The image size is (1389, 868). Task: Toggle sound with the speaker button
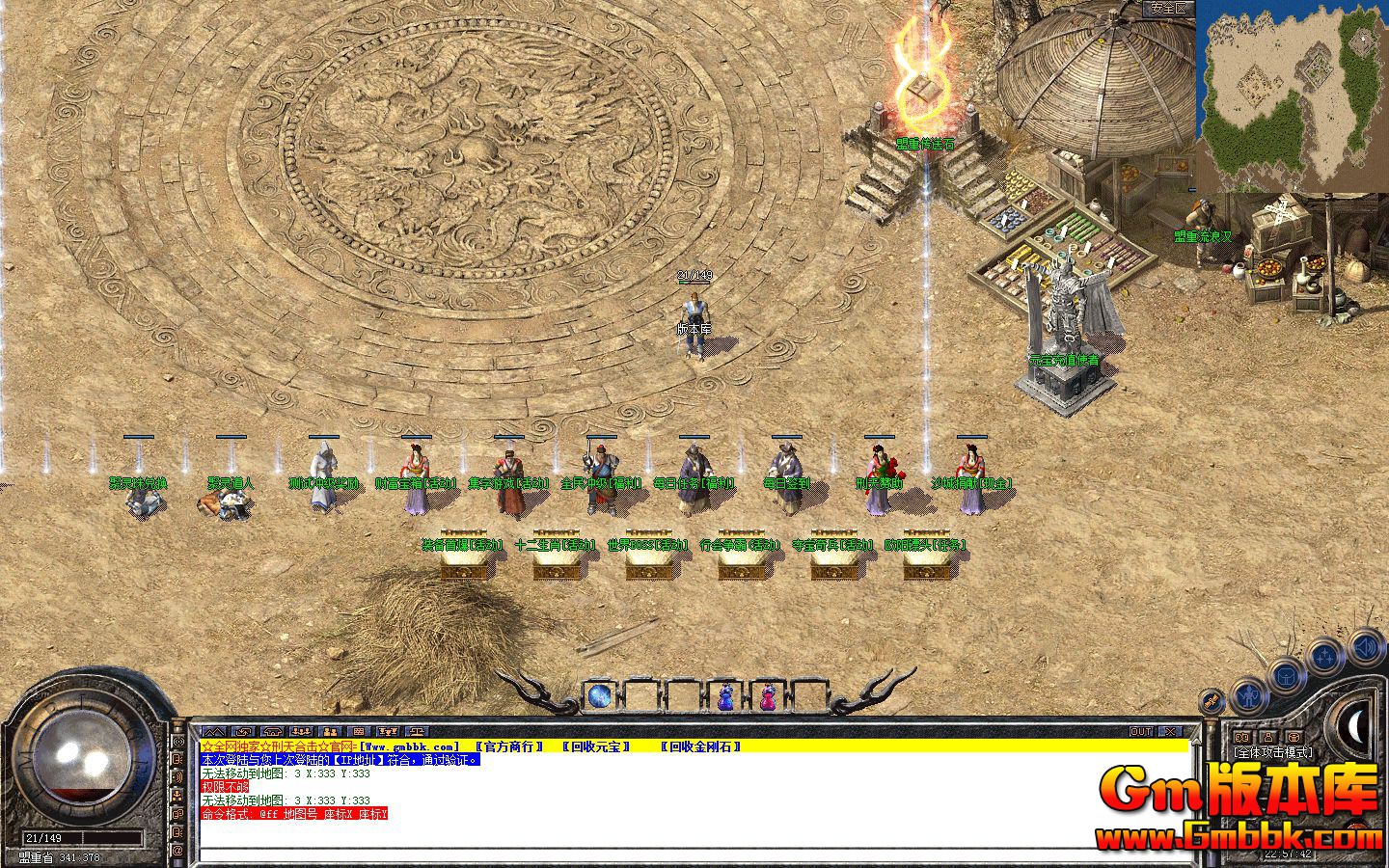click(x=1364, y=646)
